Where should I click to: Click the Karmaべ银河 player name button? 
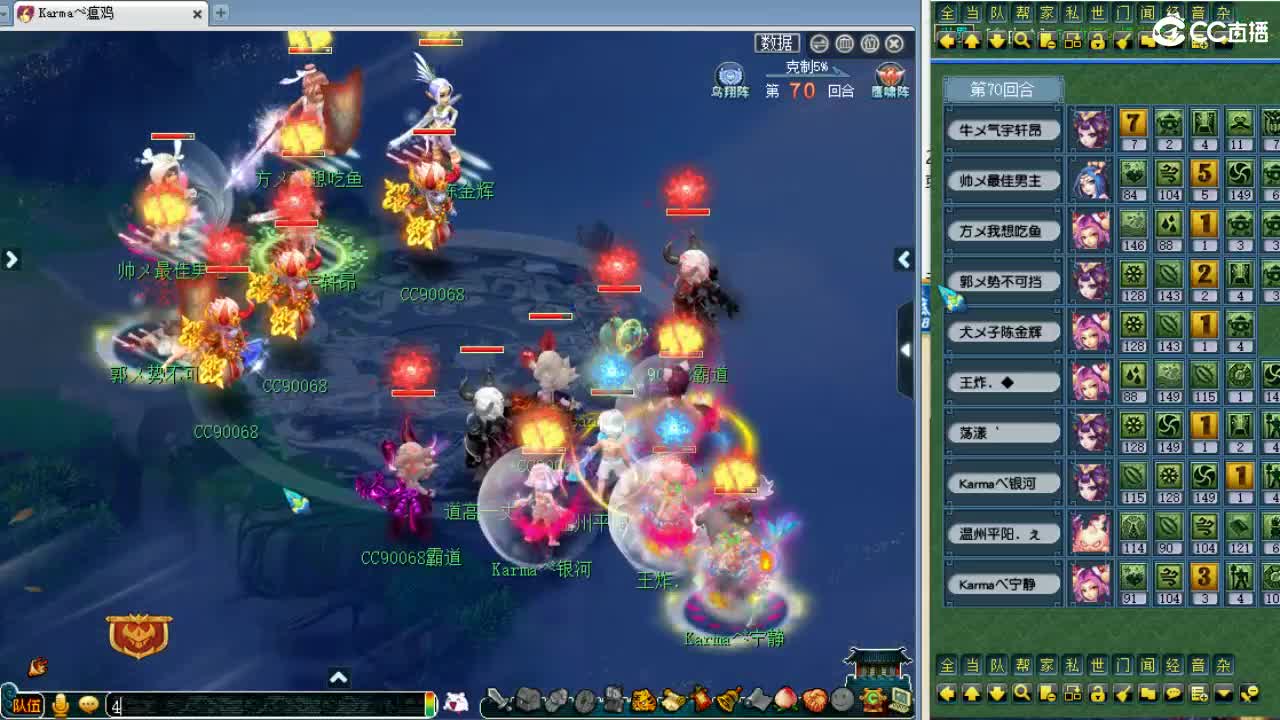pos(1001,483)
